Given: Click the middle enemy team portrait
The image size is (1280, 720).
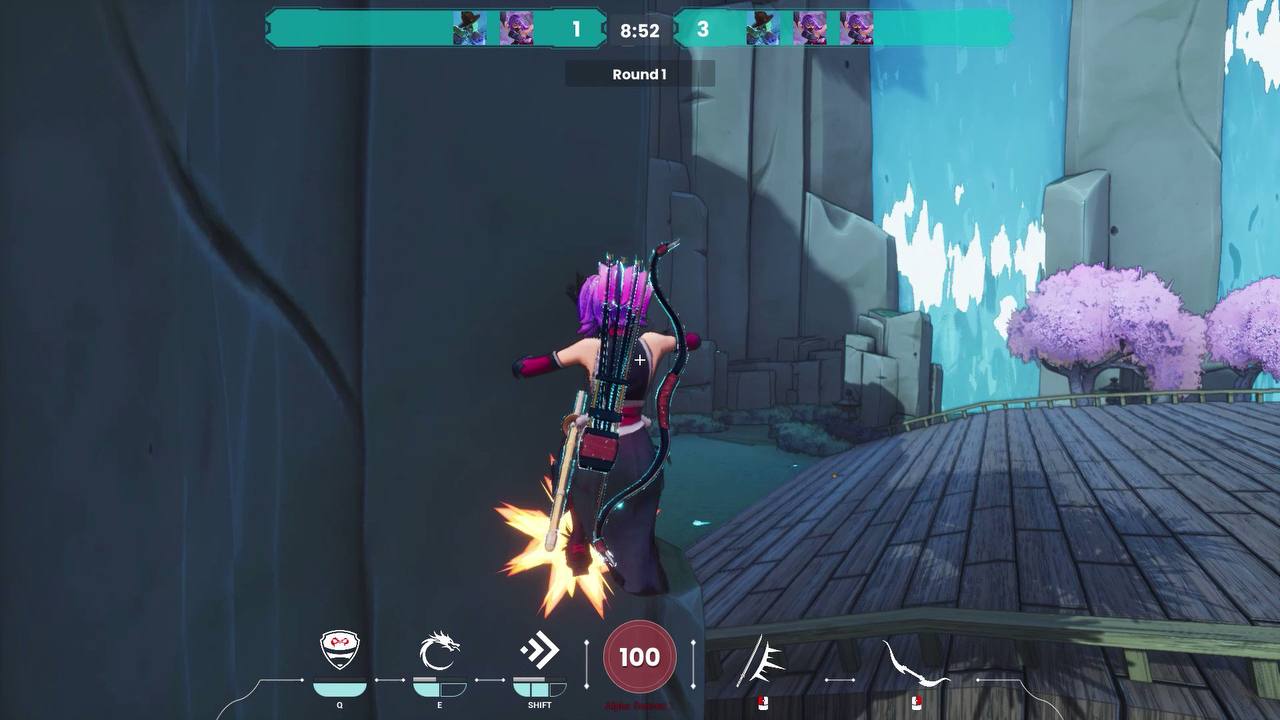Looking at the screenshot, I should (812, 28).
